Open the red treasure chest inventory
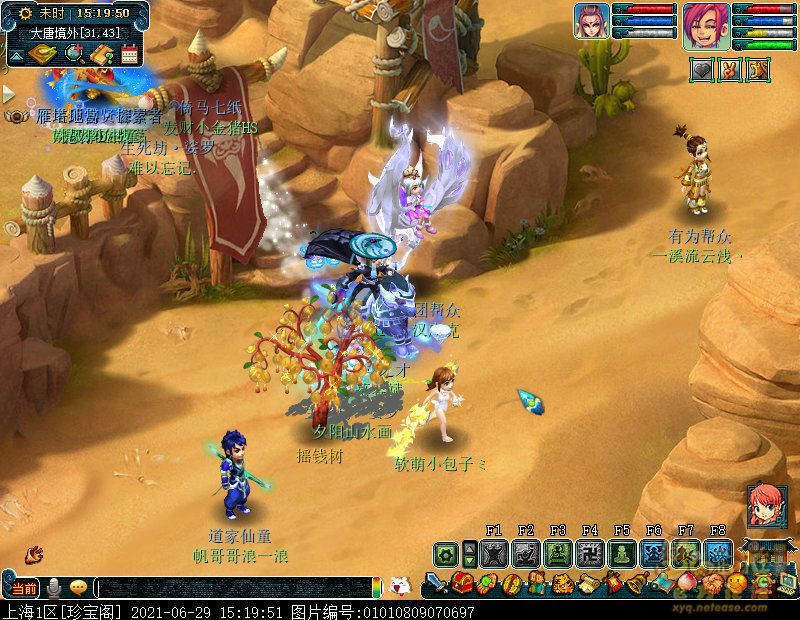Viewport: 800px width, 620px height. [x=461, y=583]
